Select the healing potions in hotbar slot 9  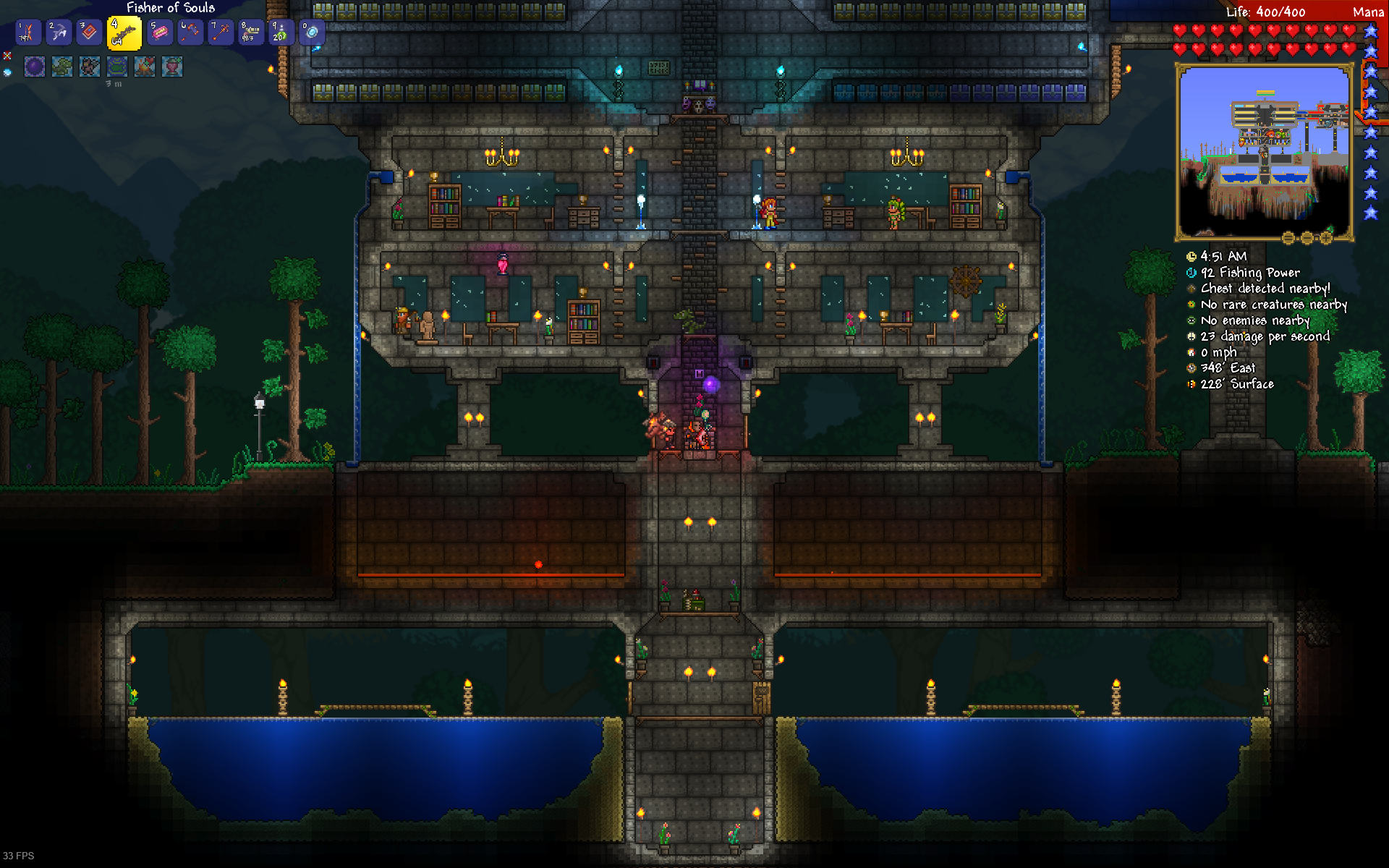[x=281, y=32]
